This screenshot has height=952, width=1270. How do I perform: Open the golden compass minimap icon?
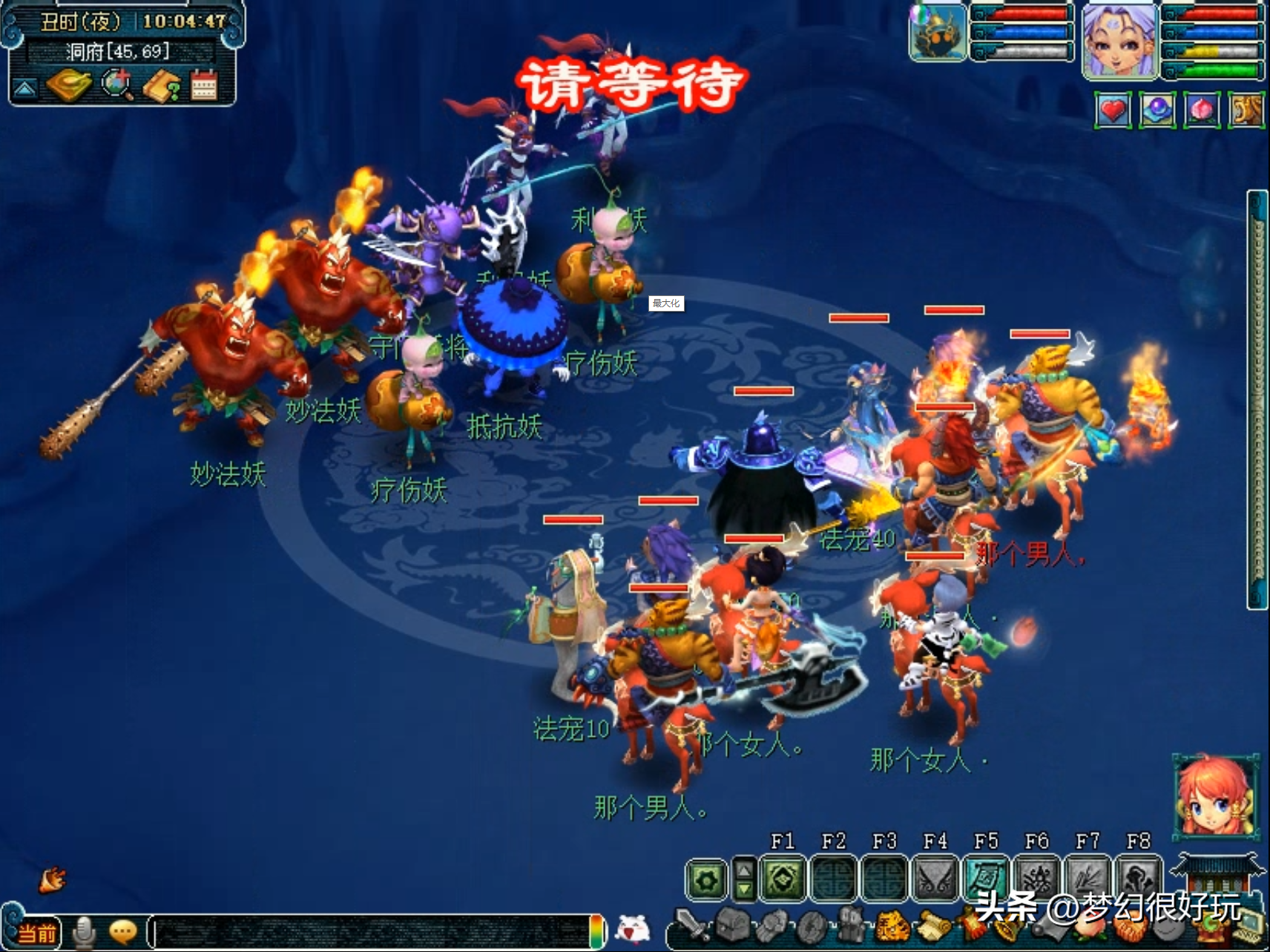[68, 85]
